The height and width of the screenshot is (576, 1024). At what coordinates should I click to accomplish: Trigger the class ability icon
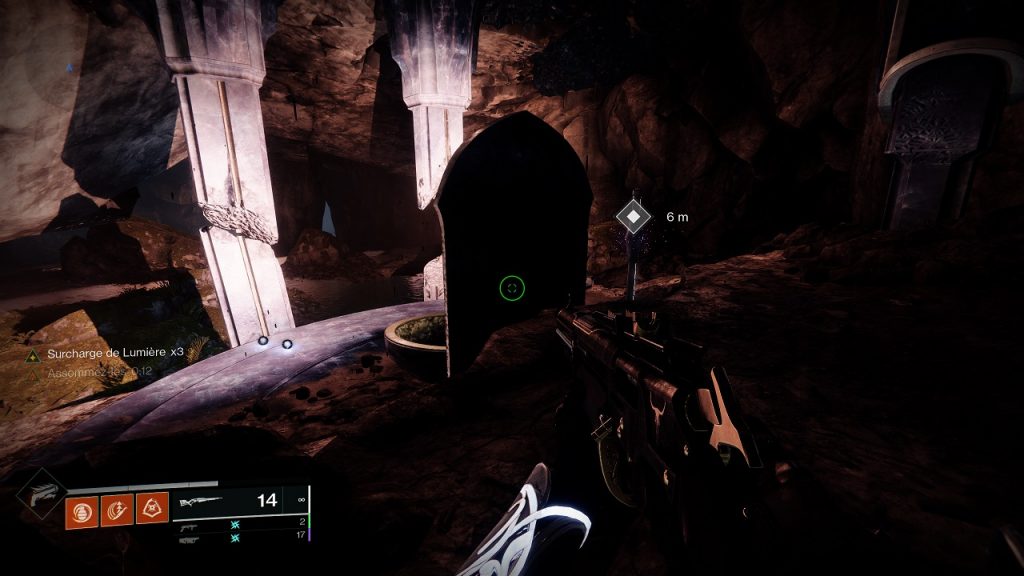click(152, 510)
